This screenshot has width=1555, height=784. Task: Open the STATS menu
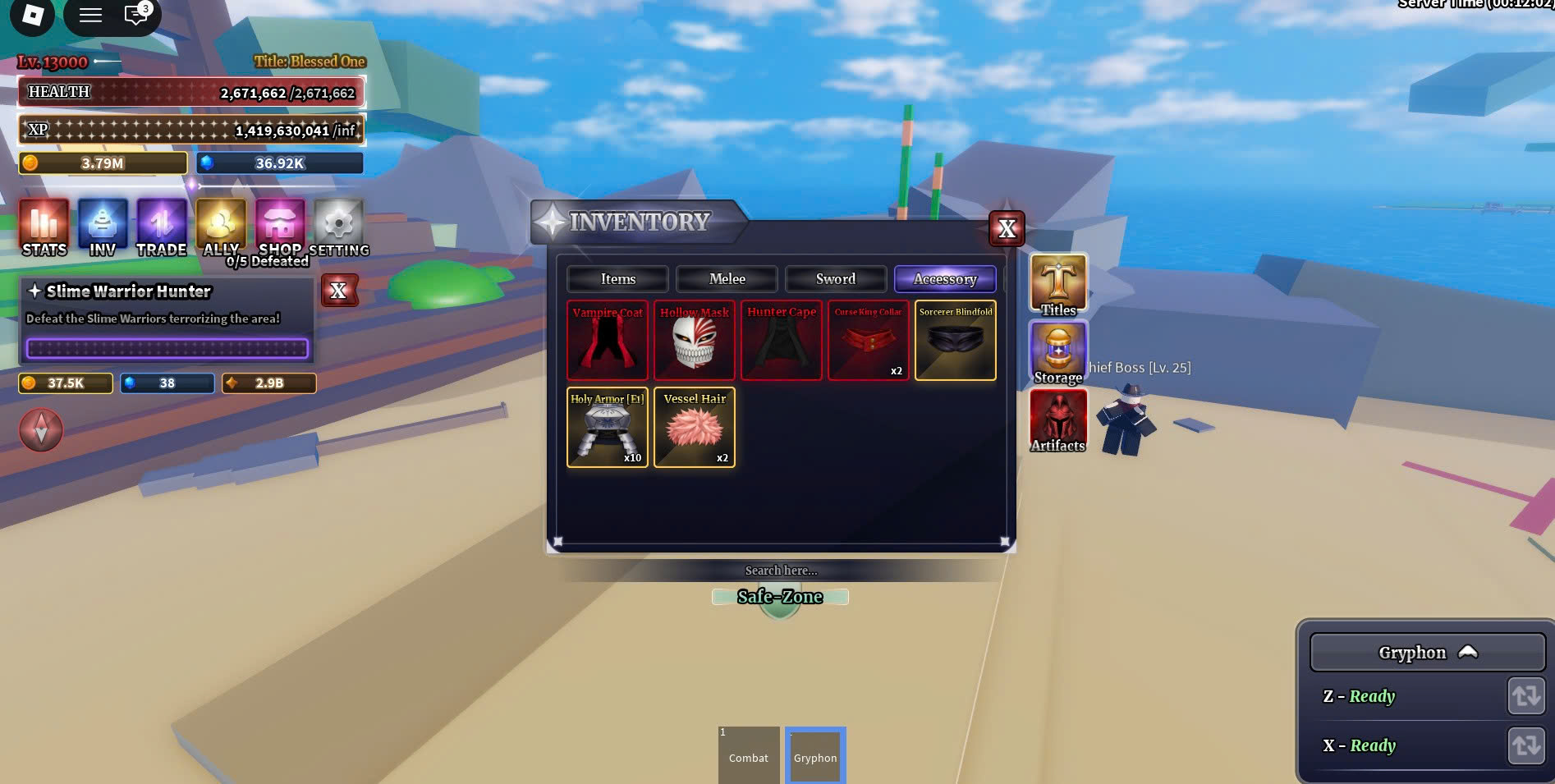44,227
